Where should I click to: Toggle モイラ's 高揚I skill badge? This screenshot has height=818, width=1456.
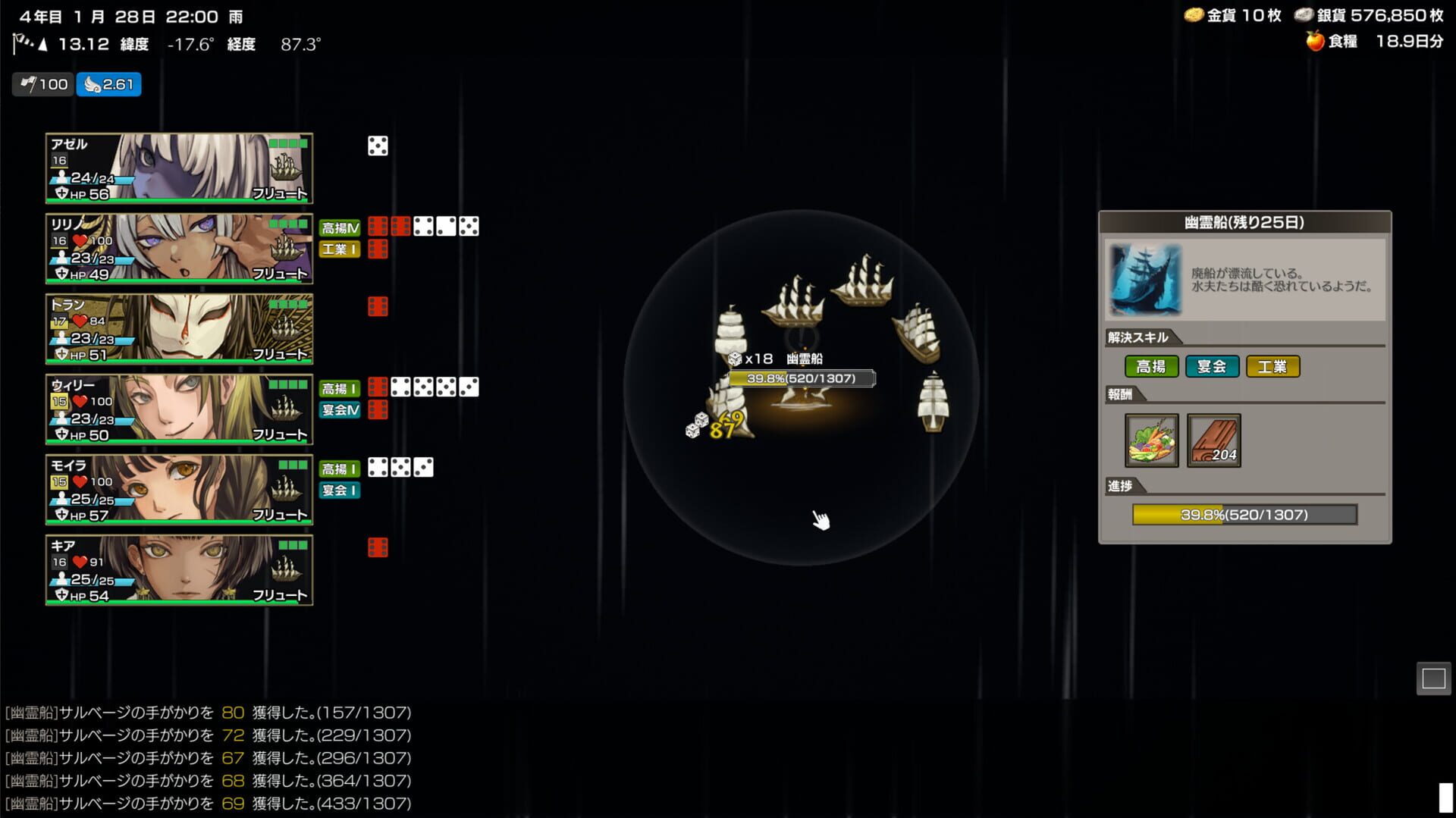click(x=339, y=469)
